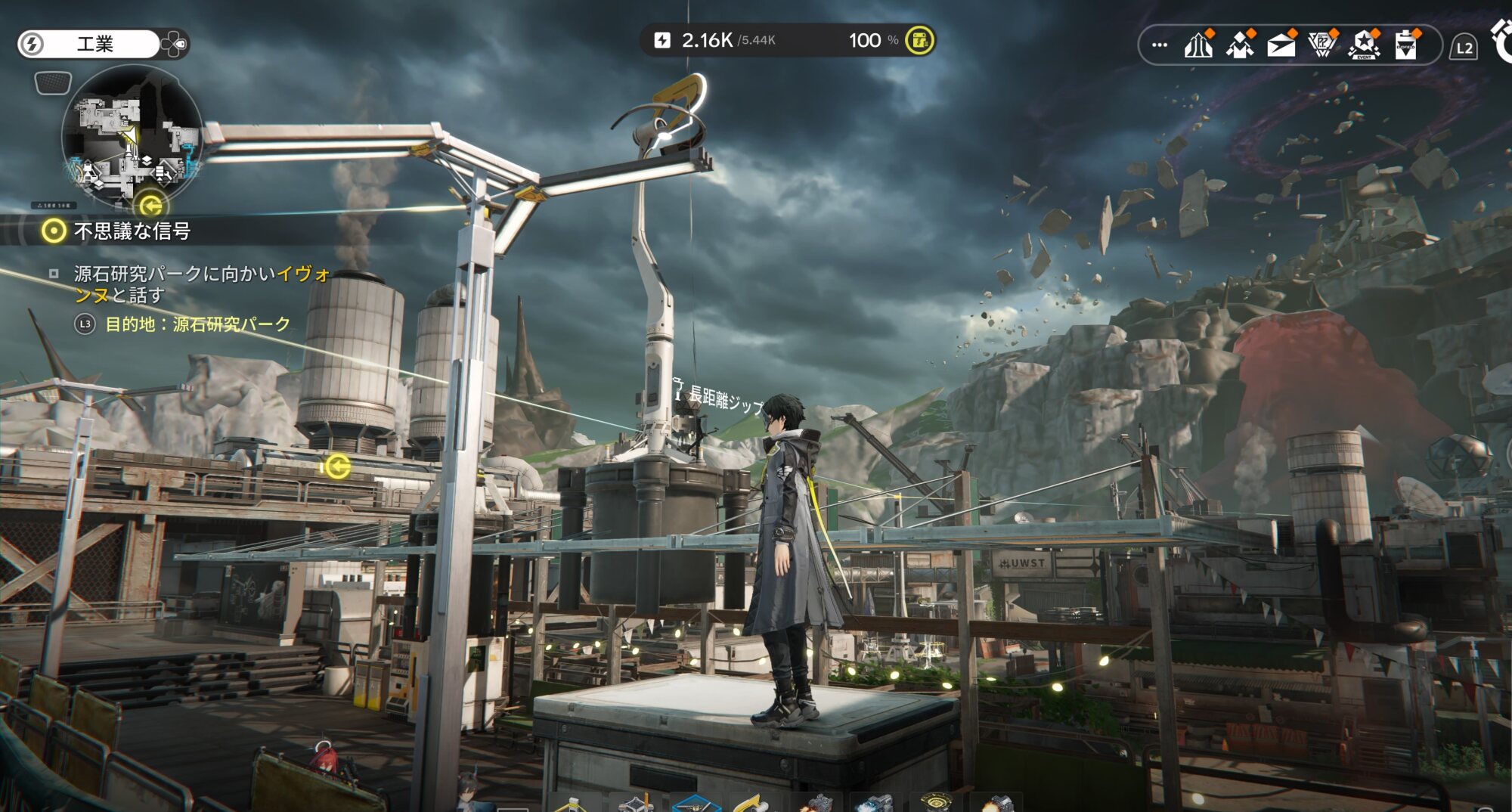Image resolution: width=1512 pixels, height=812 pixels.
Task: Select the 不思議な信号 quest tracker
Action: tap(132, 231)
